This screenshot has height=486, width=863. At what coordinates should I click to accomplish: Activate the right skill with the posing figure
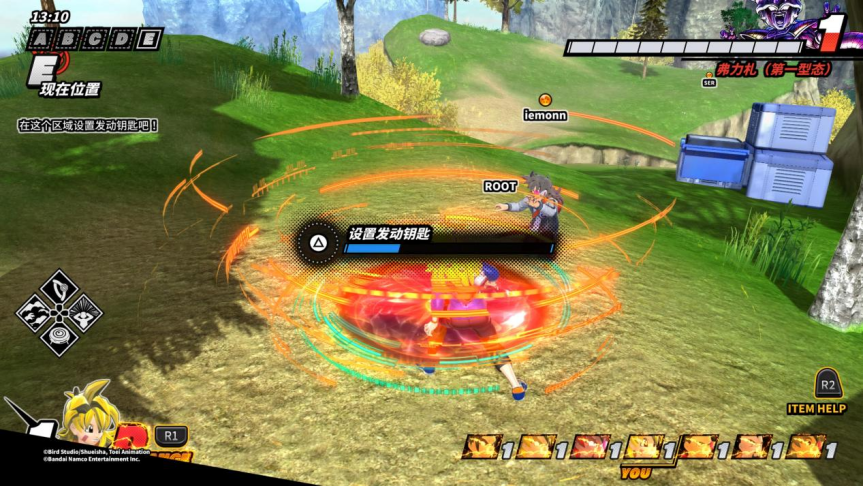click(x=83, y=313)
